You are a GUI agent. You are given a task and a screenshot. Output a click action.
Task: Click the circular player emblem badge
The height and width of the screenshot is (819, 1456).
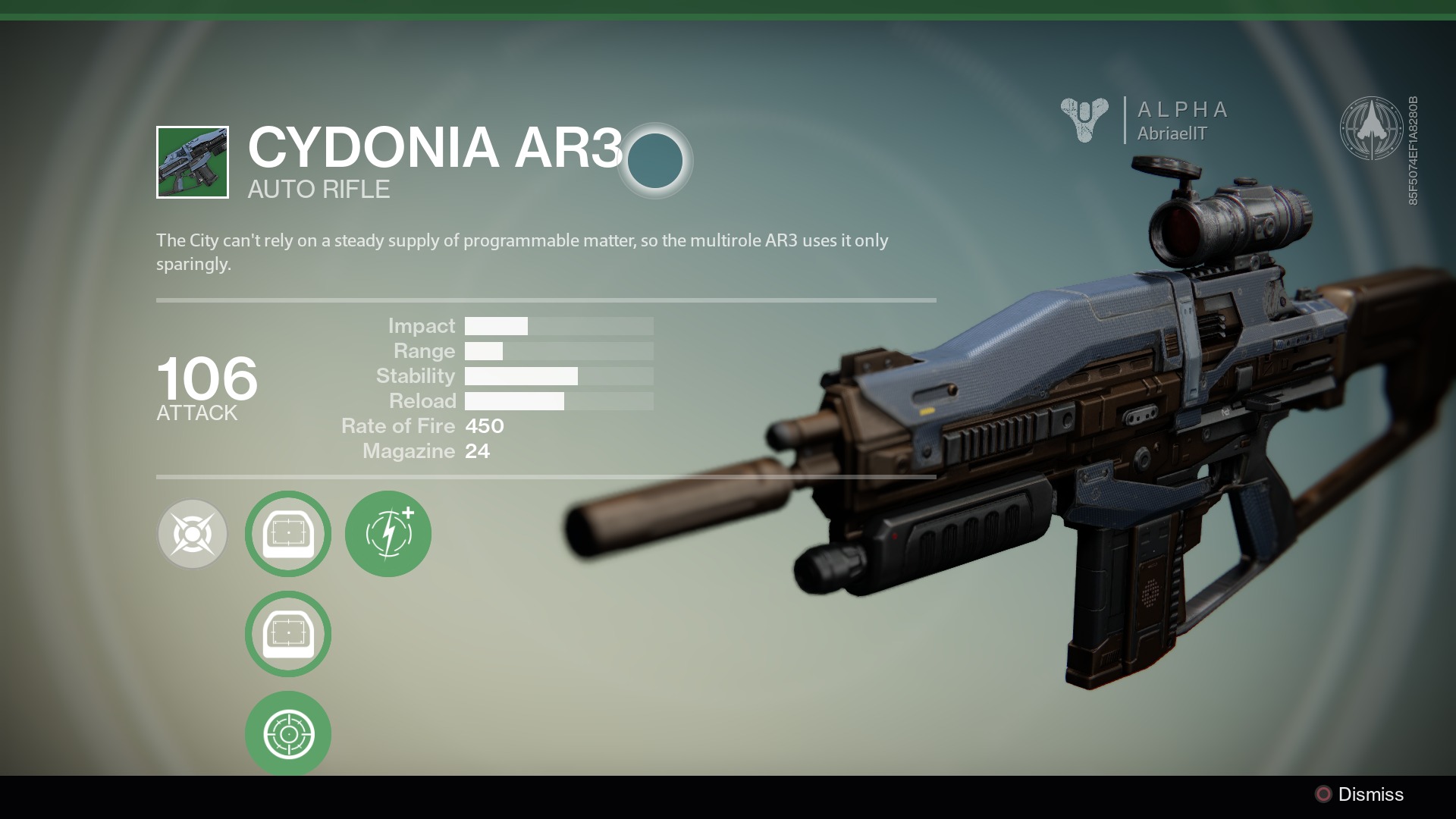pyautogui.click(x=1371, y=127)
